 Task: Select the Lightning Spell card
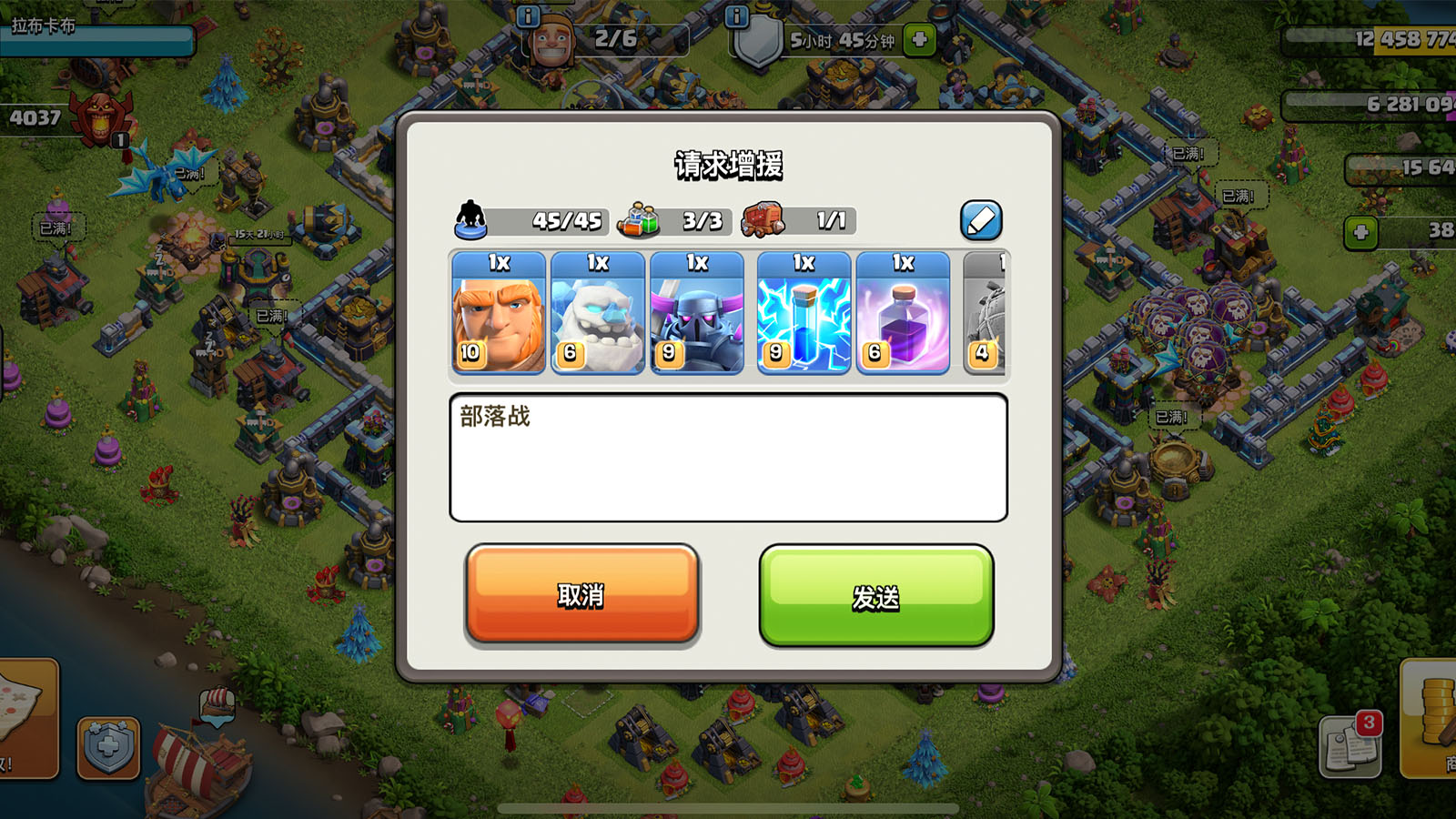tap(802, 314)
